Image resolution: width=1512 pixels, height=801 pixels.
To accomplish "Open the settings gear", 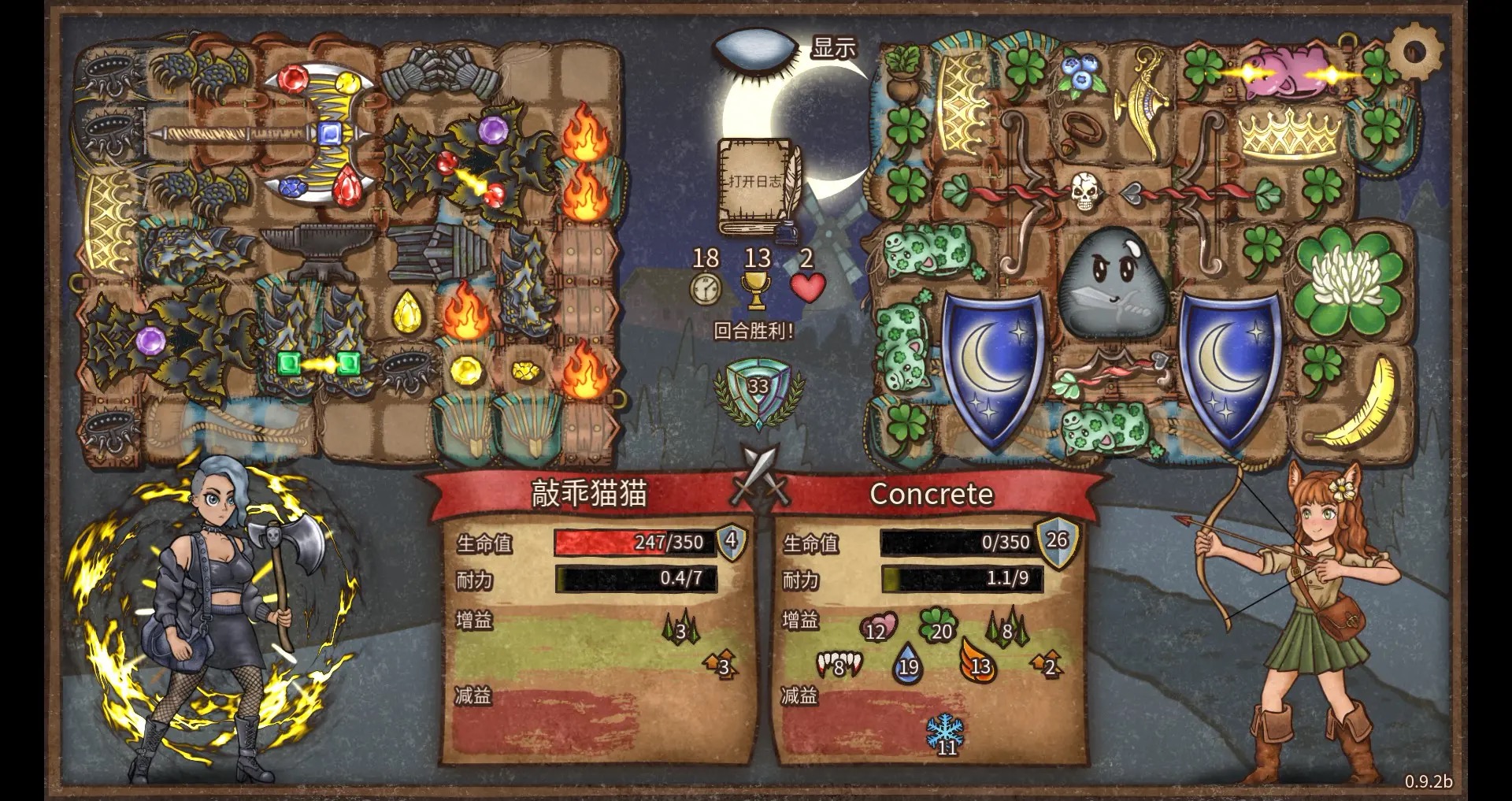I will tap(1414, 51).
